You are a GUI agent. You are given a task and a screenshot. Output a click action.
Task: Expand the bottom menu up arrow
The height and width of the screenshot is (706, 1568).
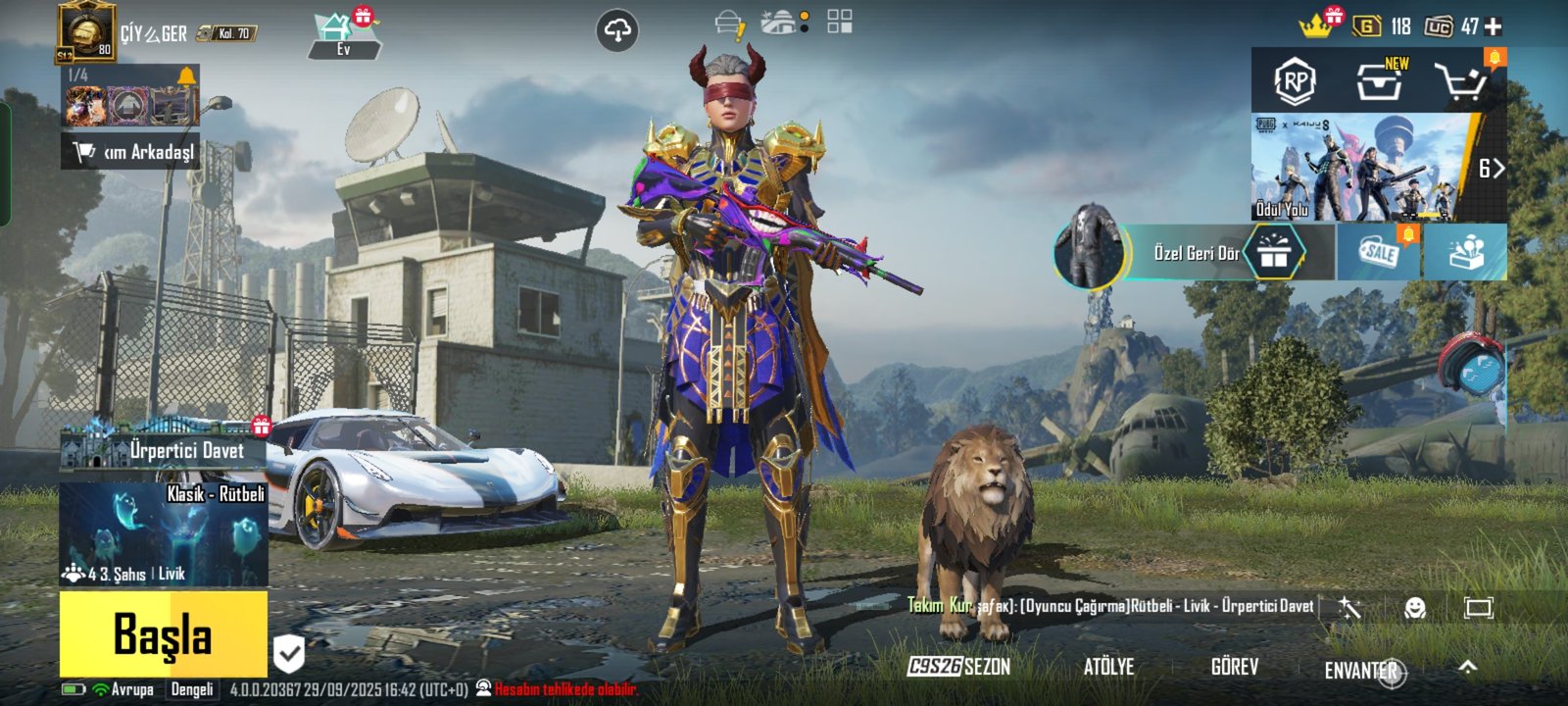1467,667
